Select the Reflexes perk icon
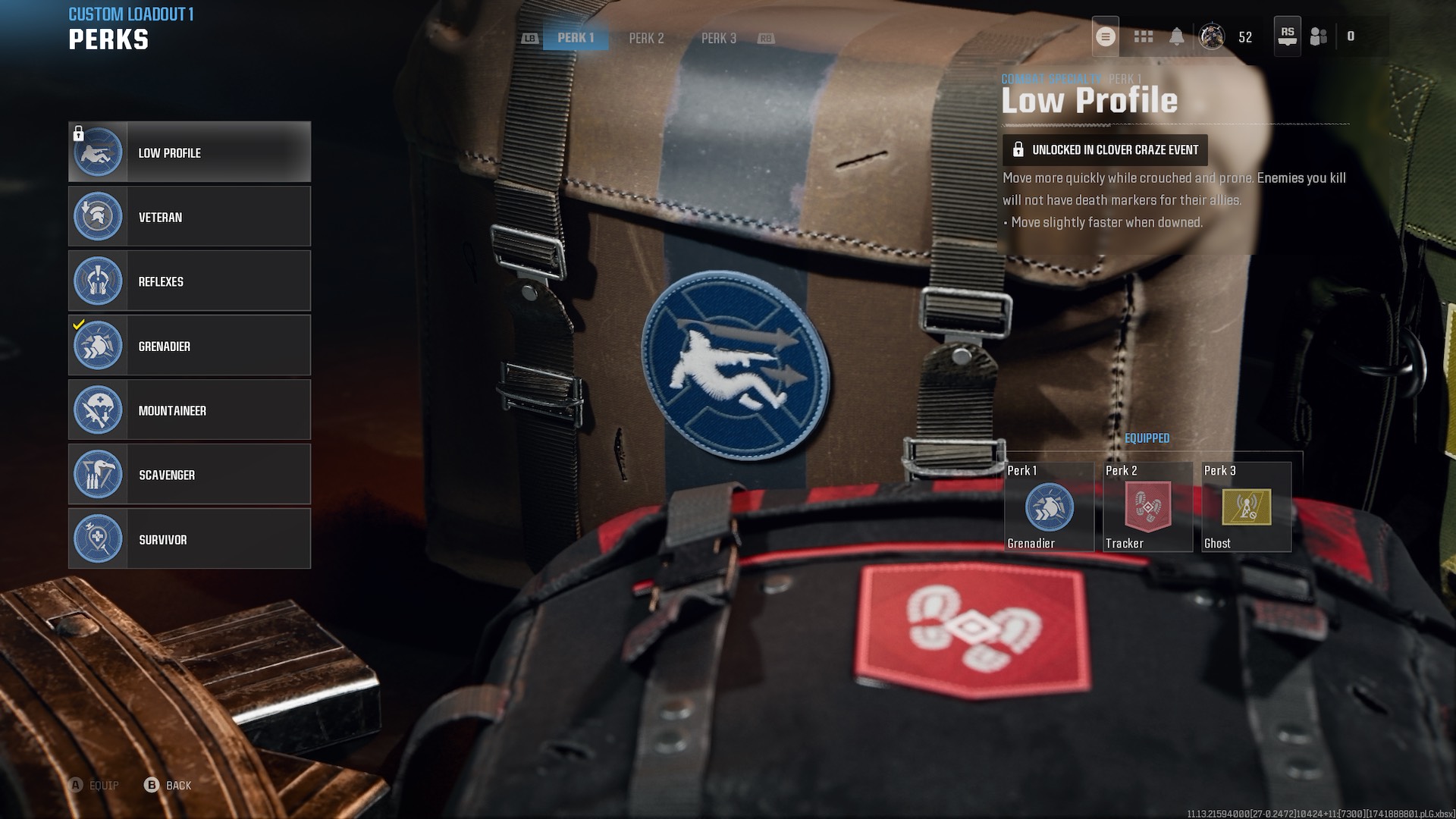The height and width of the screenshot is (819, 1456). tap(98, 281)
